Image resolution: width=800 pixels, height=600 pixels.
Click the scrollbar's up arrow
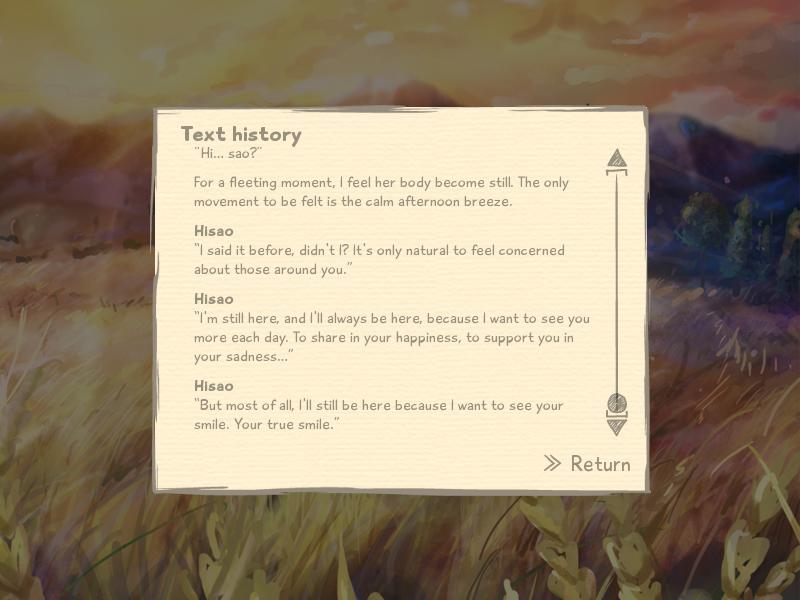point(617,159)
